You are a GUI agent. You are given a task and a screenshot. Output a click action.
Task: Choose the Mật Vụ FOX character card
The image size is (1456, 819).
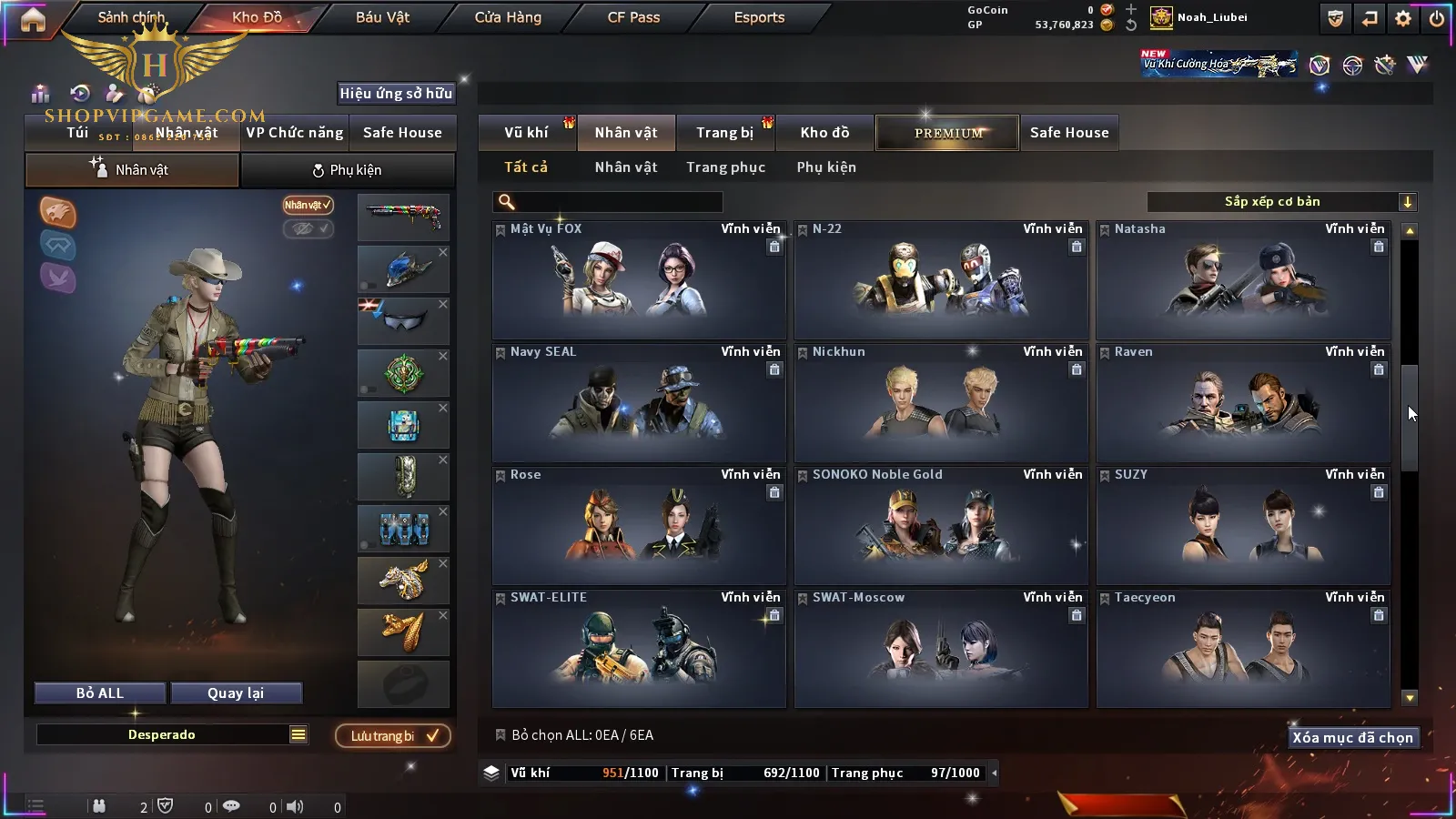(639, 280)
